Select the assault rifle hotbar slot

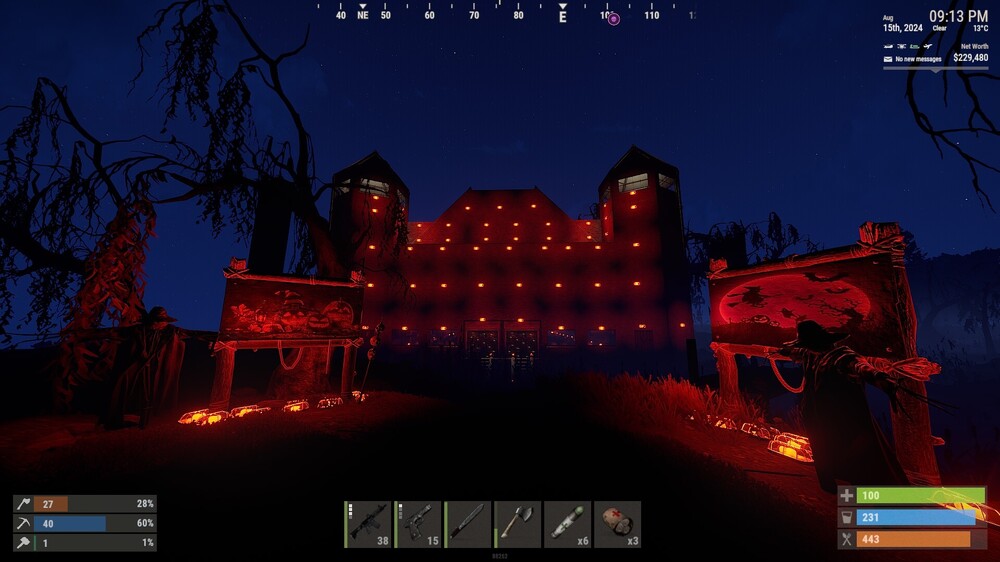[368, 524]
